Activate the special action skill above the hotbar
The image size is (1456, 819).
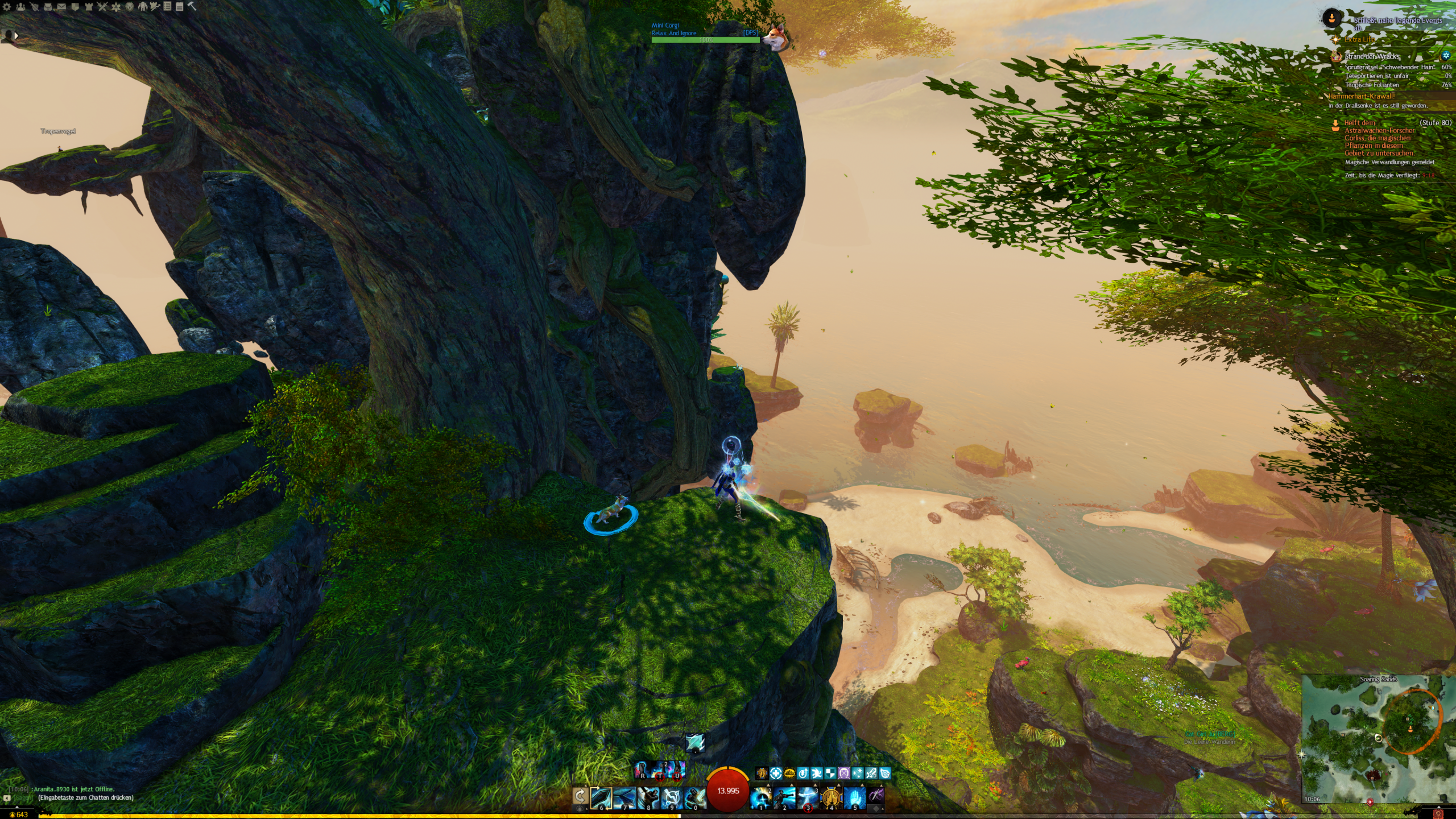(x=694, y=743)
